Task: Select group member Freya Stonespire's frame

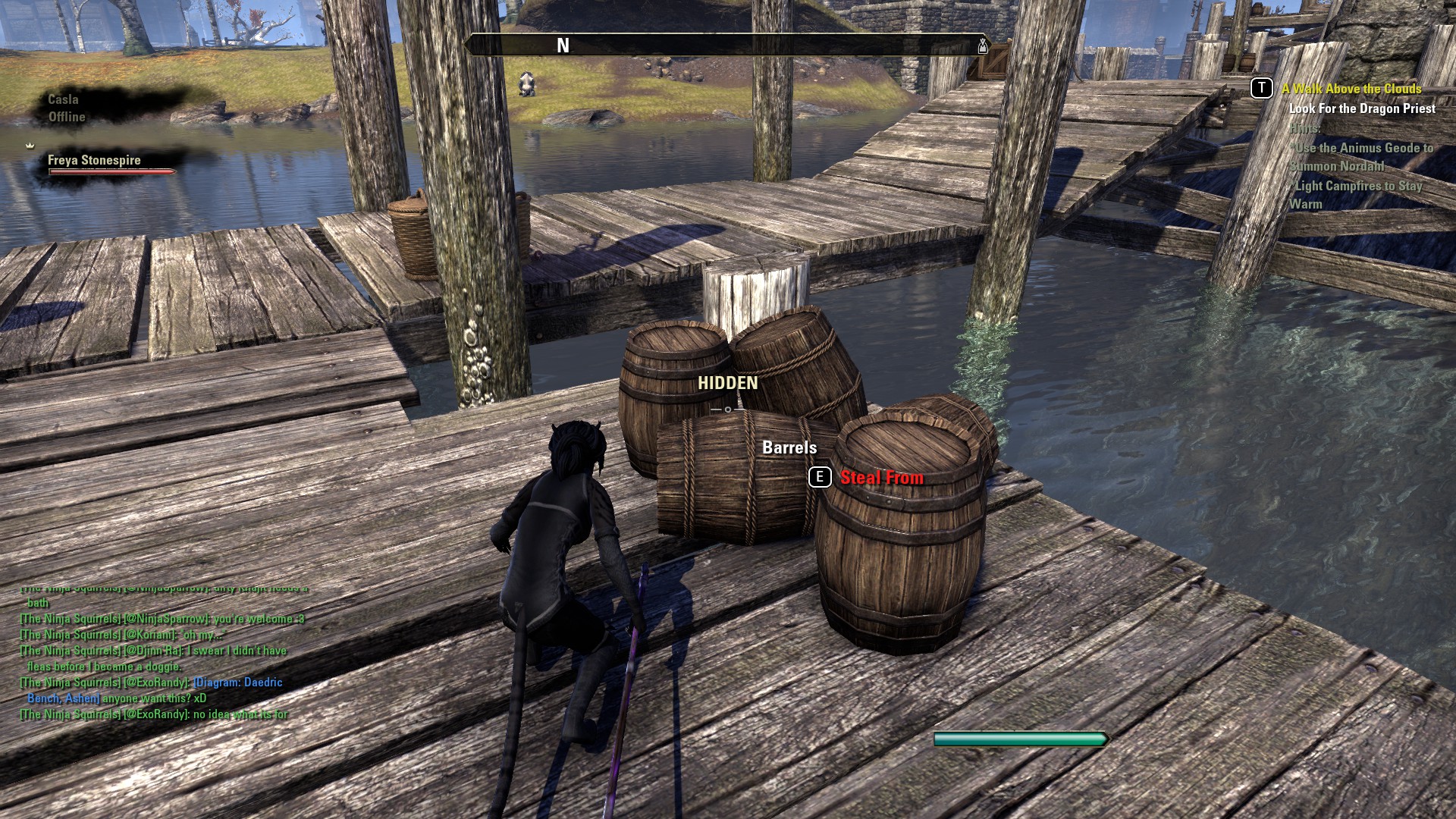Action: (x=94, y=160)
